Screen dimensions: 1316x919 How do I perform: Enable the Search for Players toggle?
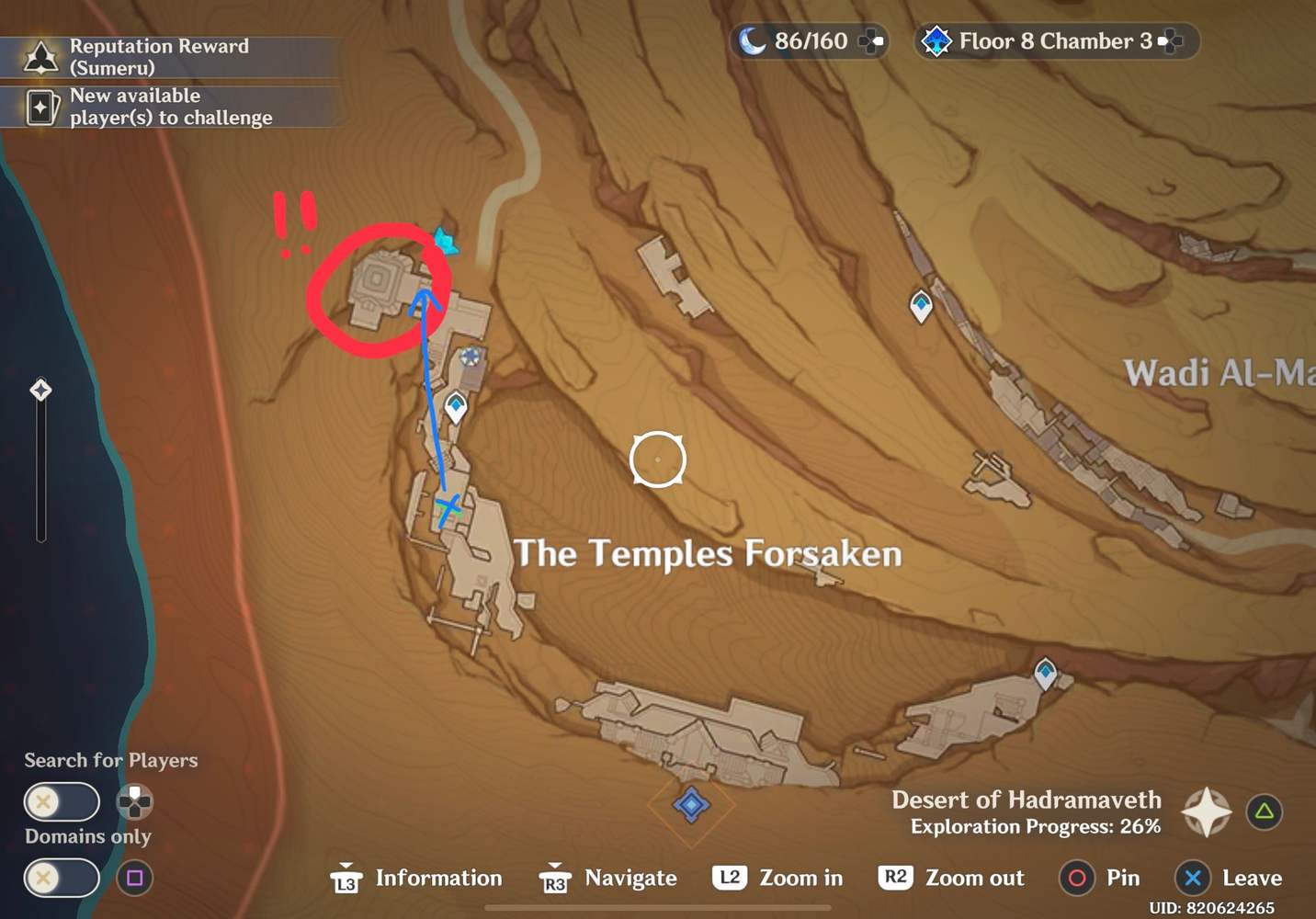point(61,801)
